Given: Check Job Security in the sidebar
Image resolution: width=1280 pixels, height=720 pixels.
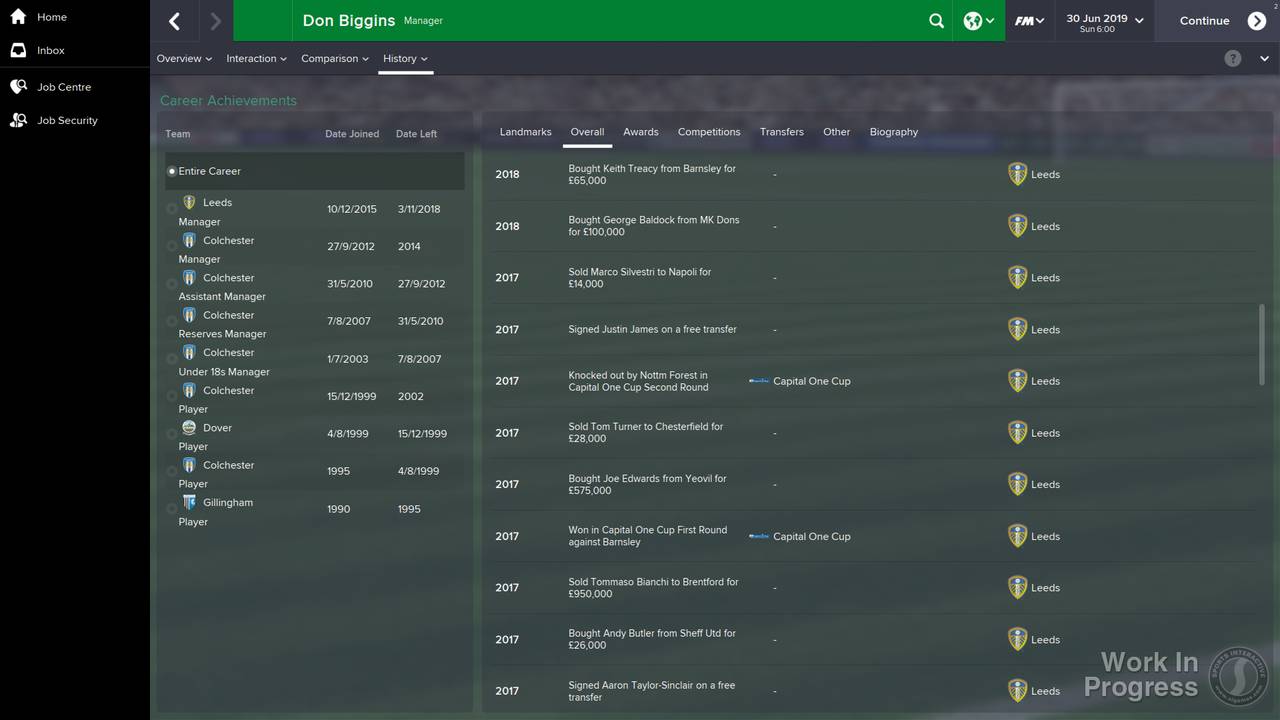Looking at the screenshot, I should point(60,120).
